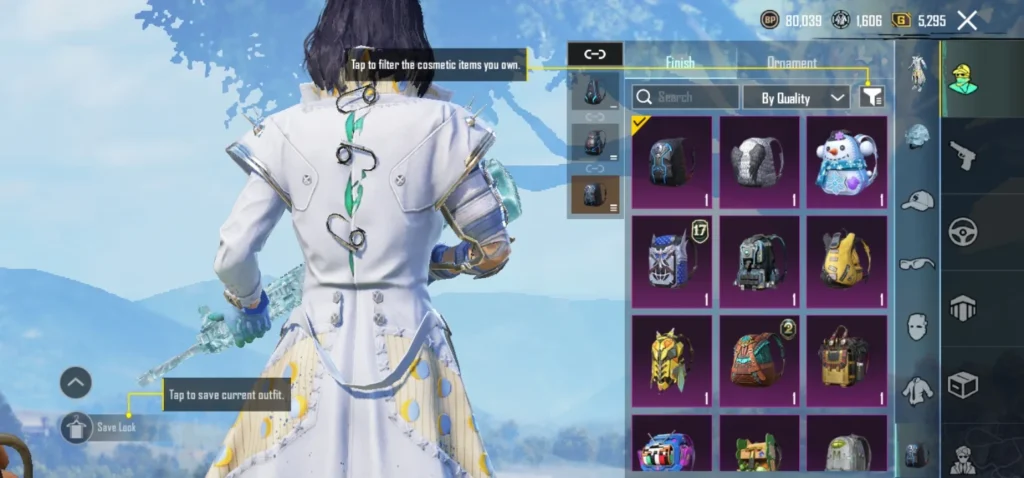Select the cap headwear category
1024x478 pixels.
point(917,201)
